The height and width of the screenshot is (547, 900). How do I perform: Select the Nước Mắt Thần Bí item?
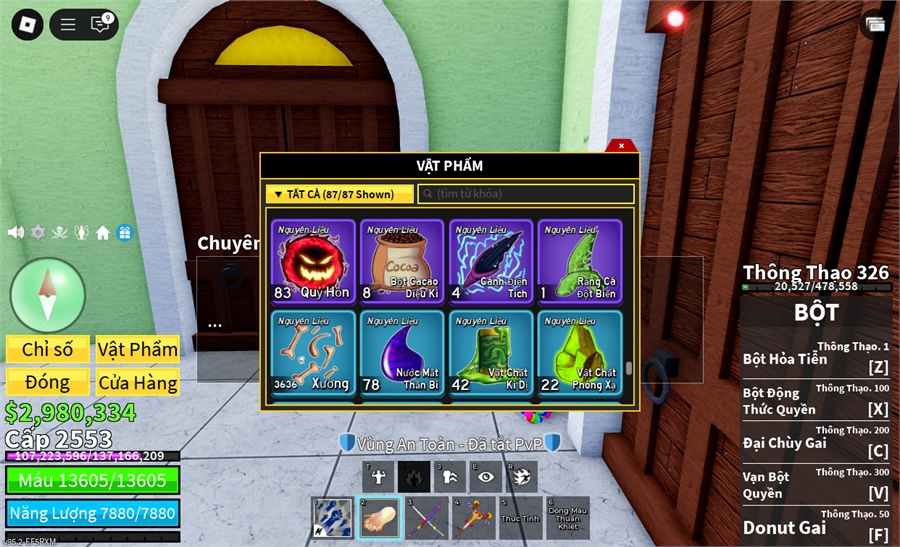point(401,352)
